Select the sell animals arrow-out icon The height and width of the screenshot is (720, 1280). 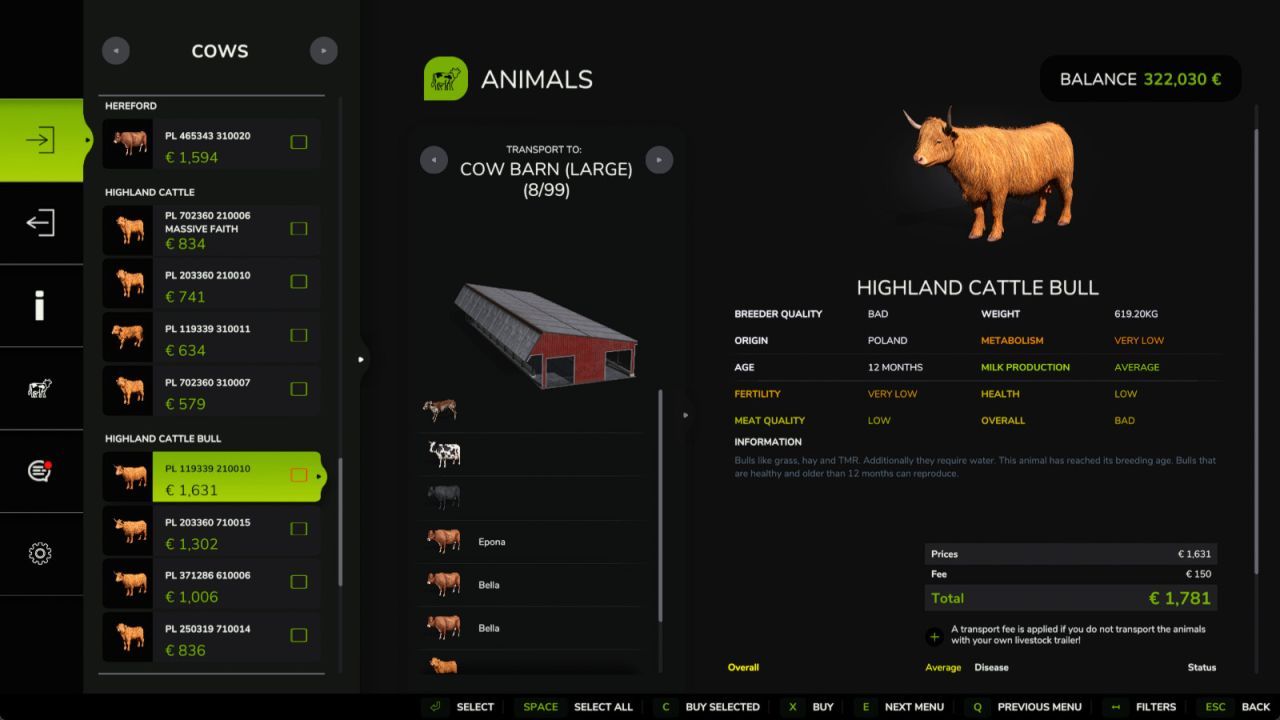(40, 224)
